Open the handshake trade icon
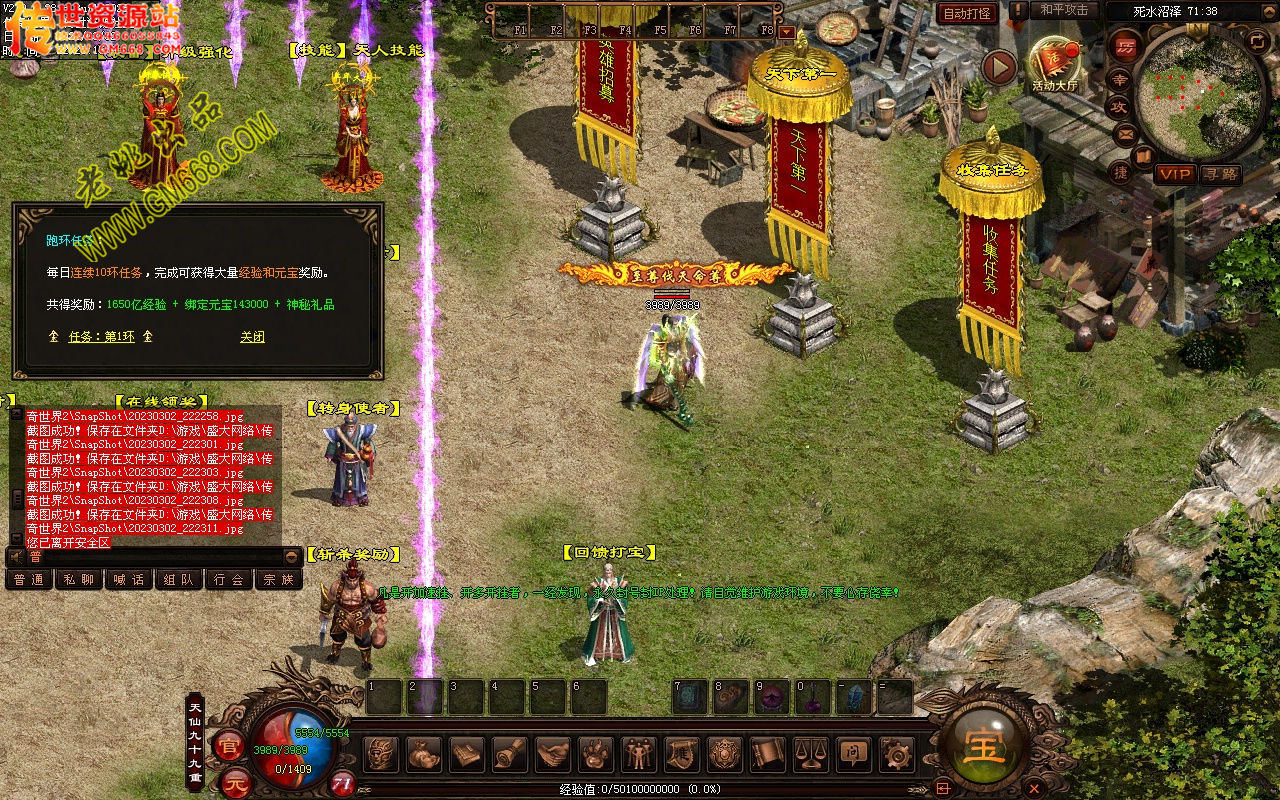This screenshot has height=800, width=1280. point(552,753)
